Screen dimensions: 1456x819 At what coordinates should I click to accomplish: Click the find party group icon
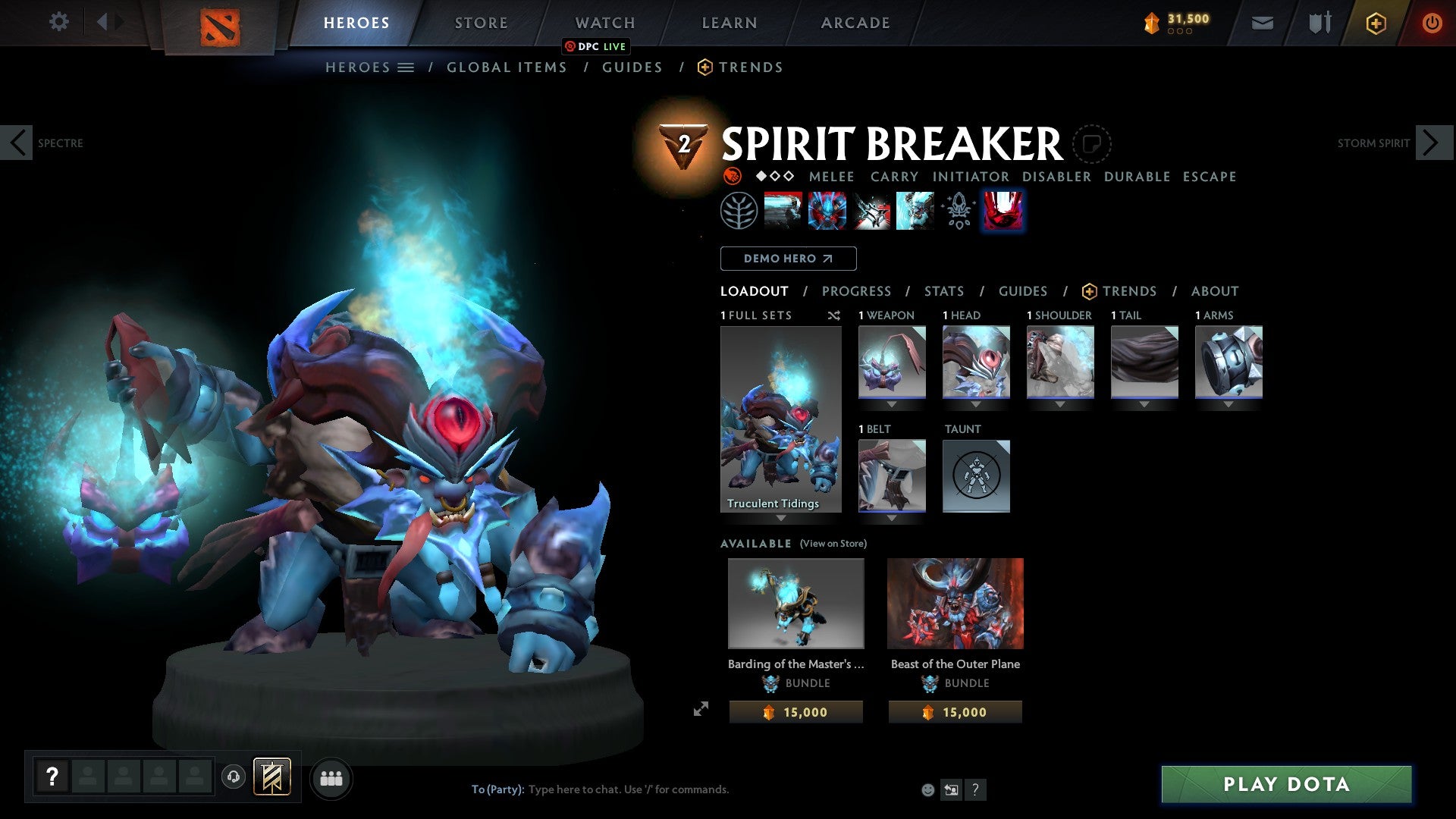tap(331, 777)
